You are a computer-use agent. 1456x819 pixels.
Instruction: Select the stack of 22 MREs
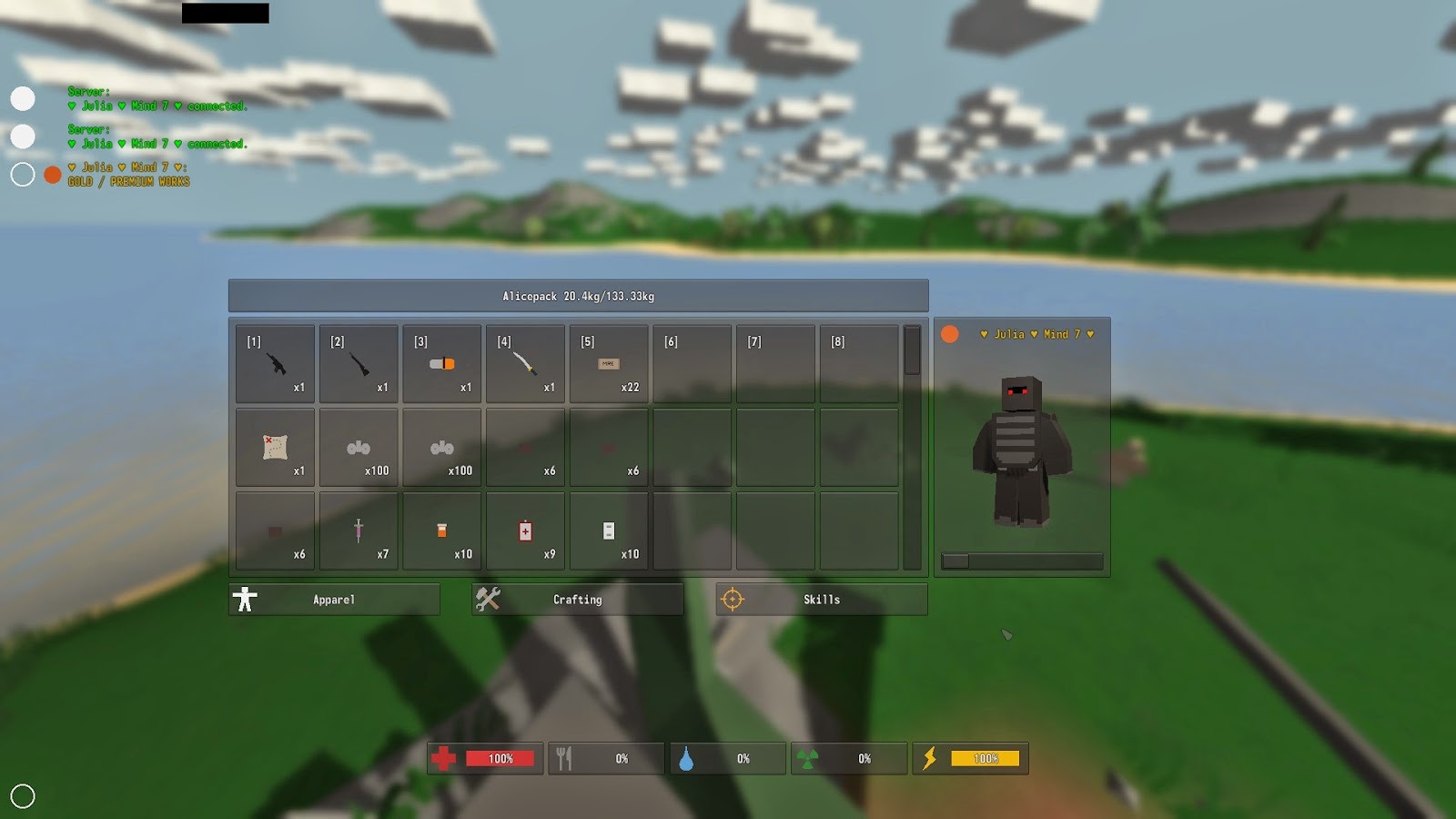click(x=609, y=364)
